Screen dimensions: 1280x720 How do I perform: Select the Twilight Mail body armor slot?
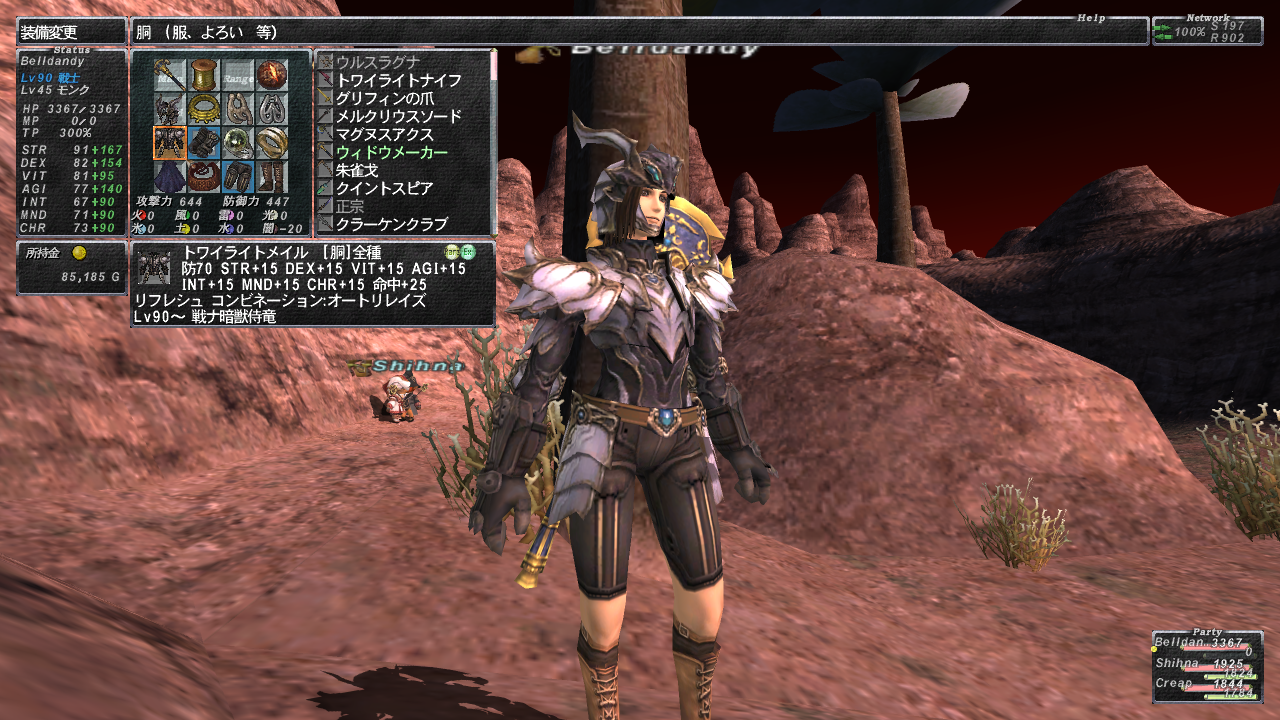170,143
